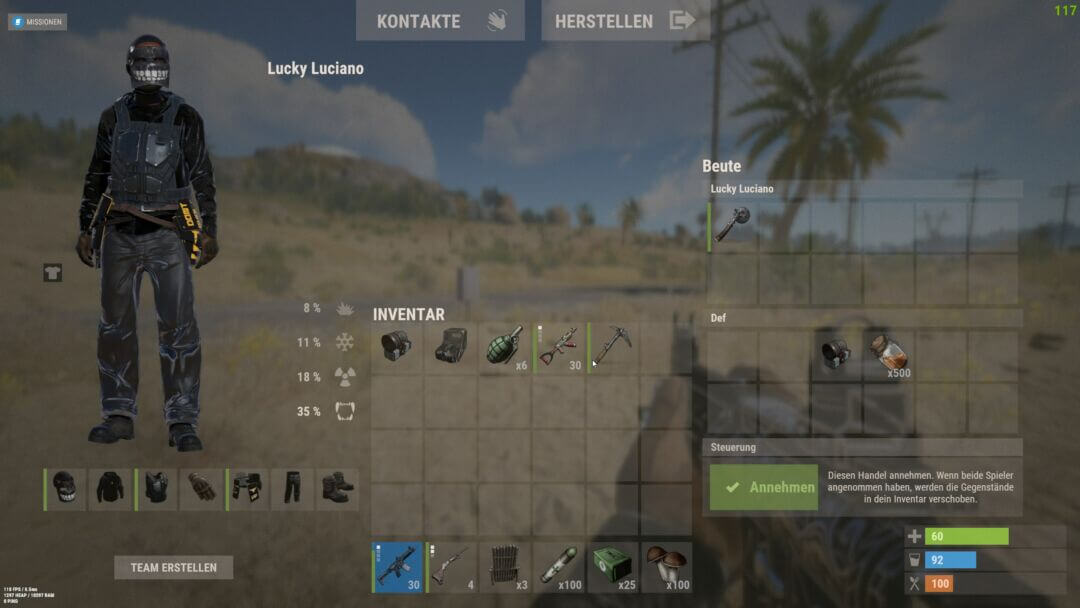The height and width of the screenshot is (608, 1080).
Task: Pick the assault rifle in the inventory
Action: click(559, 347)
